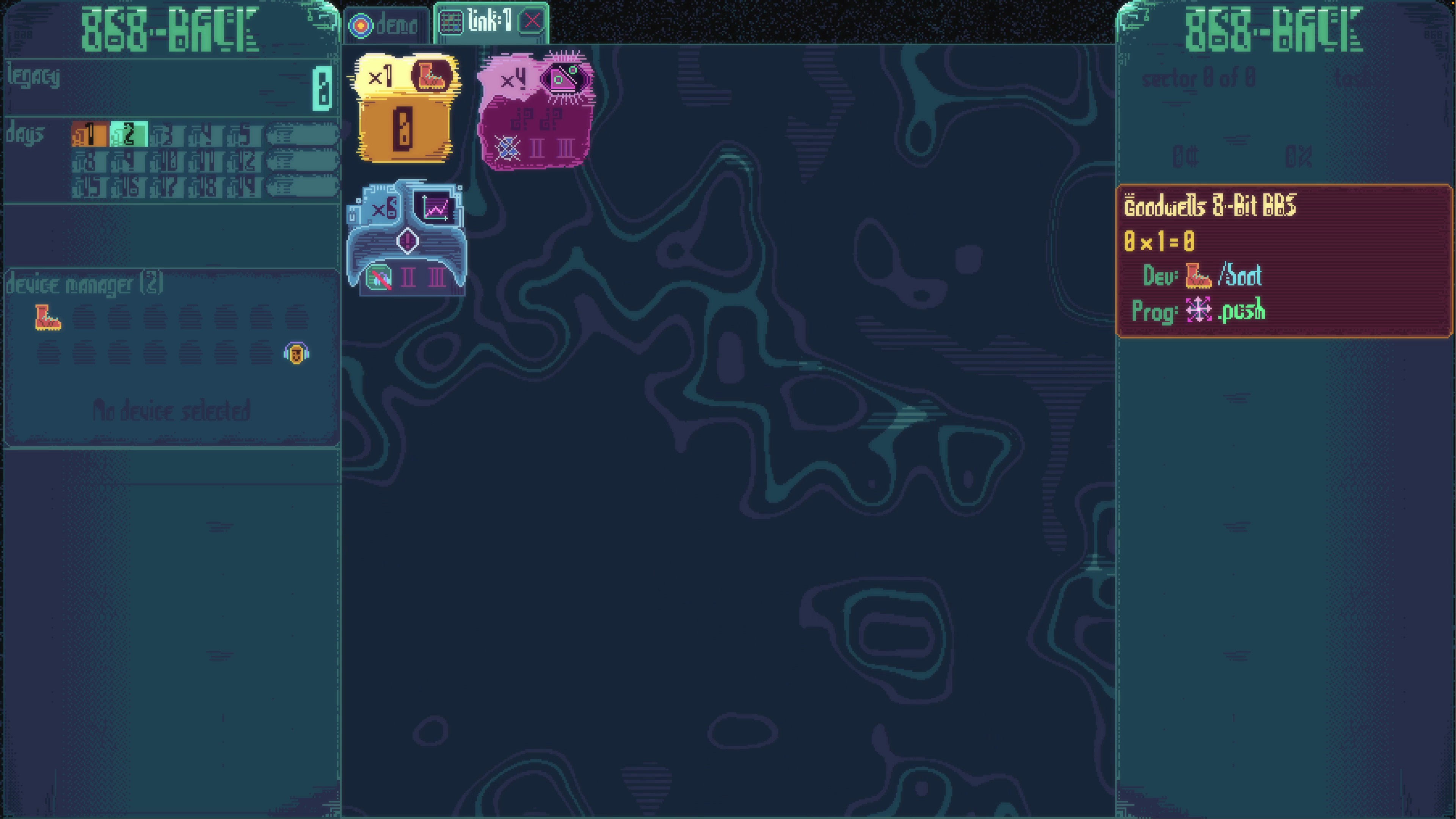
Task: Select the boot icon on the yellow /boot card
Action: click(x=431, y=75)
